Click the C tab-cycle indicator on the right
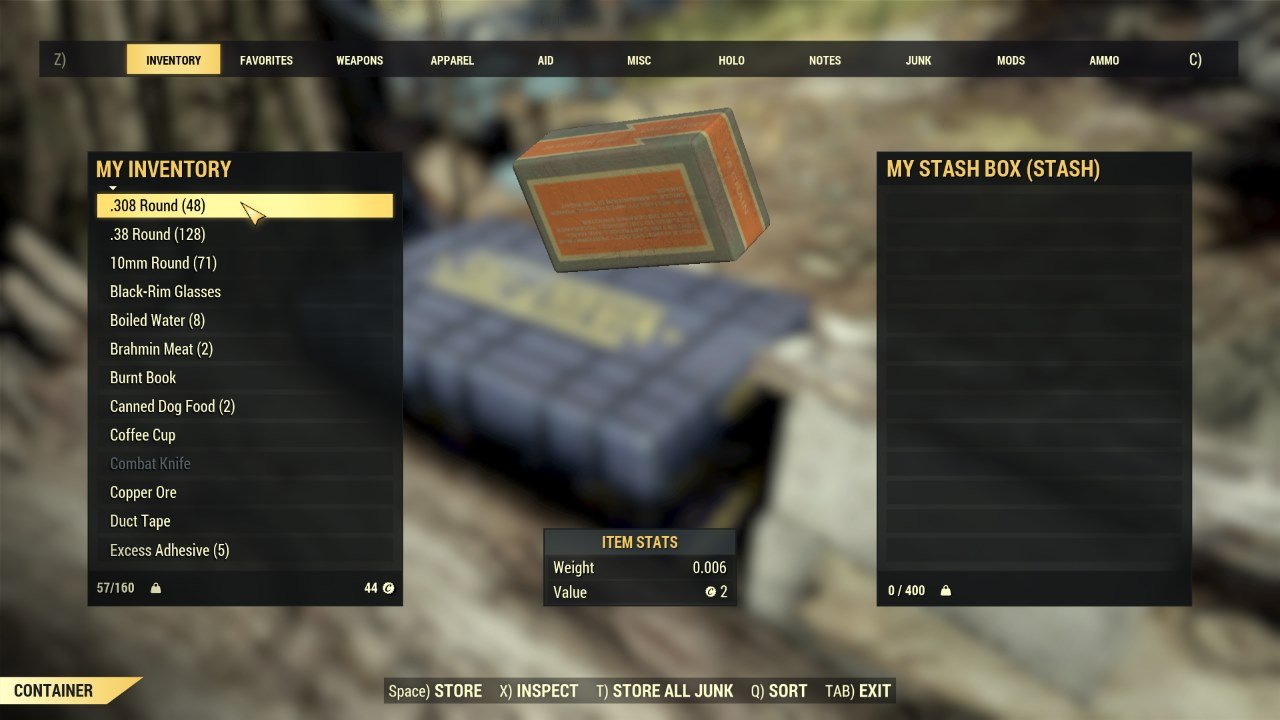The width and height of the screenshot is (1280, 720). click(x=1194, y=60)
